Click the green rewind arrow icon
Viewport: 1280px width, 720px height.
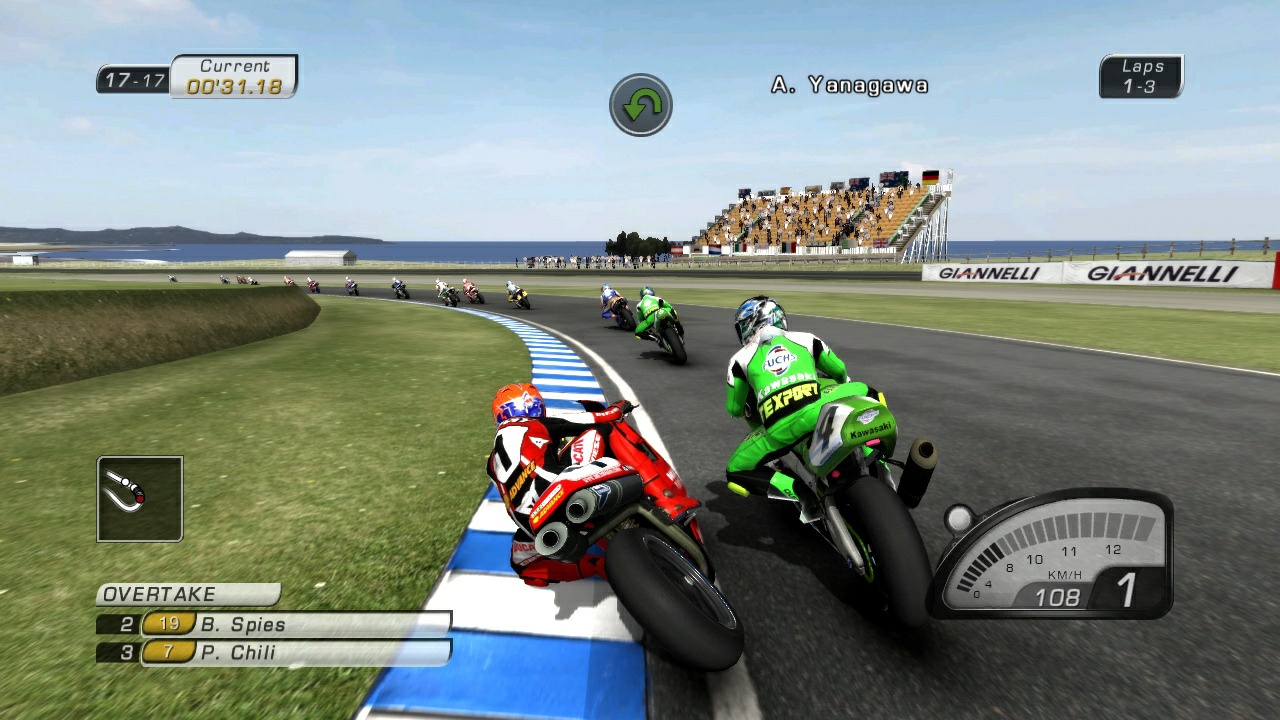tap(639, 102)
